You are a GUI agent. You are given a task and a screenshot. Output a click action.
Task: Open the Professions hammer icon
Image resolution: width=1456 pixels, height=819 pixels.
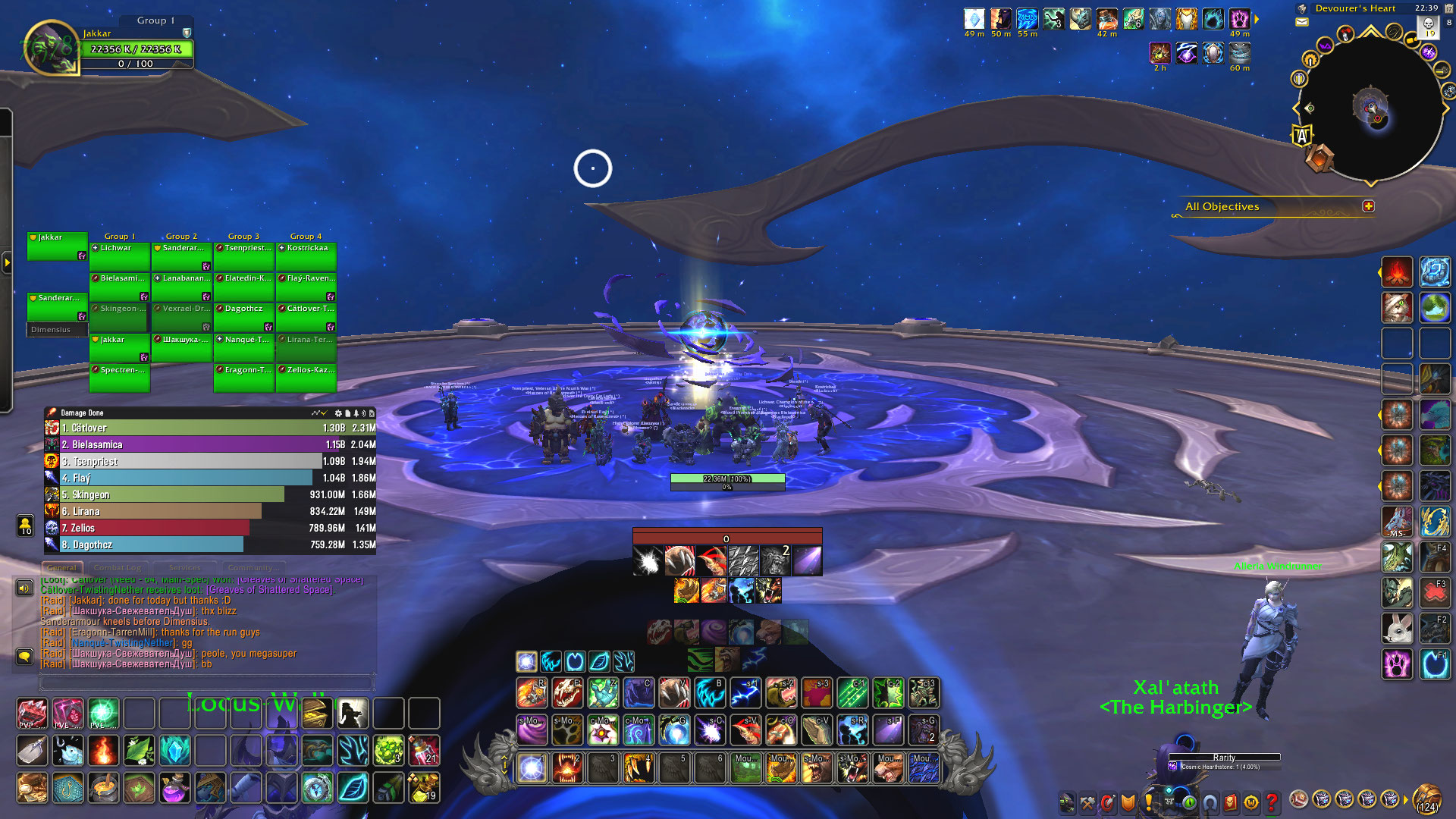tap(1087, 802)
